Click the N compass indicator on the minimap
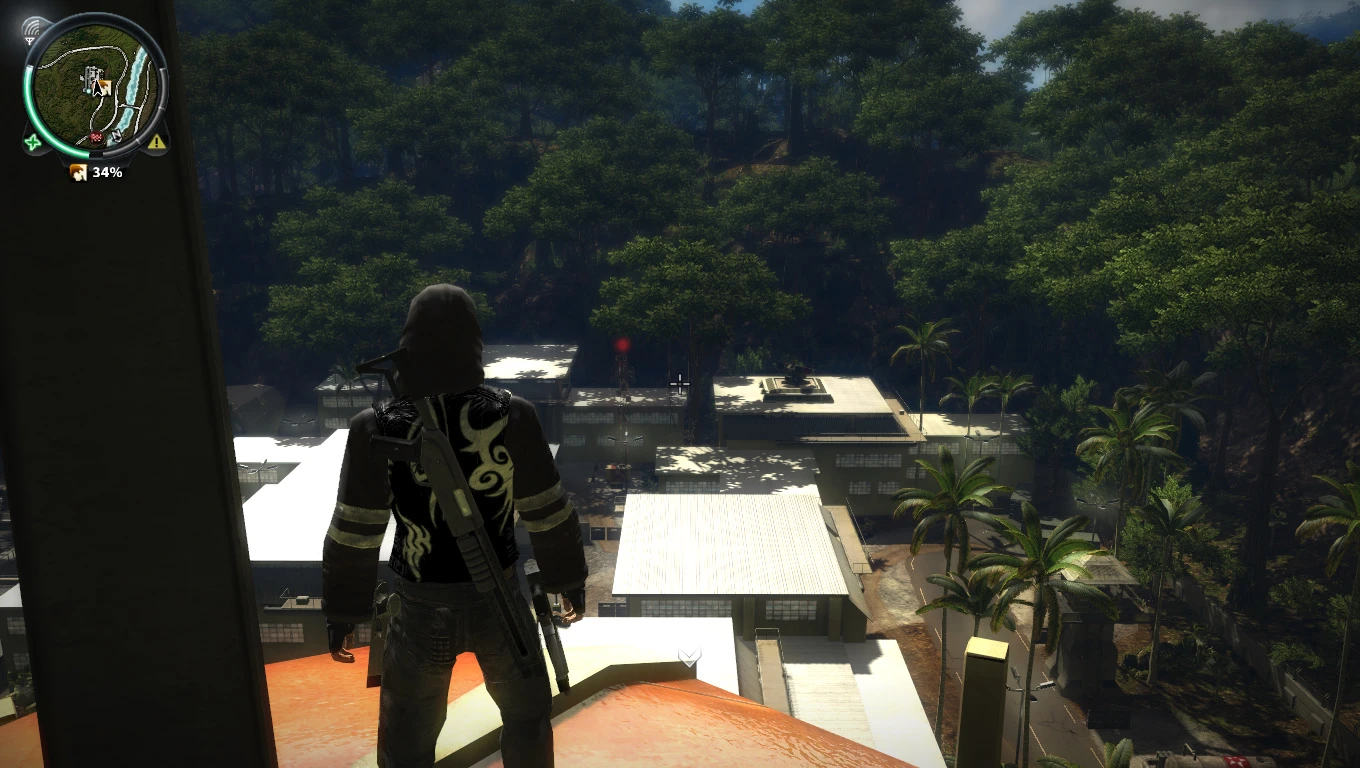The width and height of the screenshot is (1360, 768). click(x=116, y=135)
